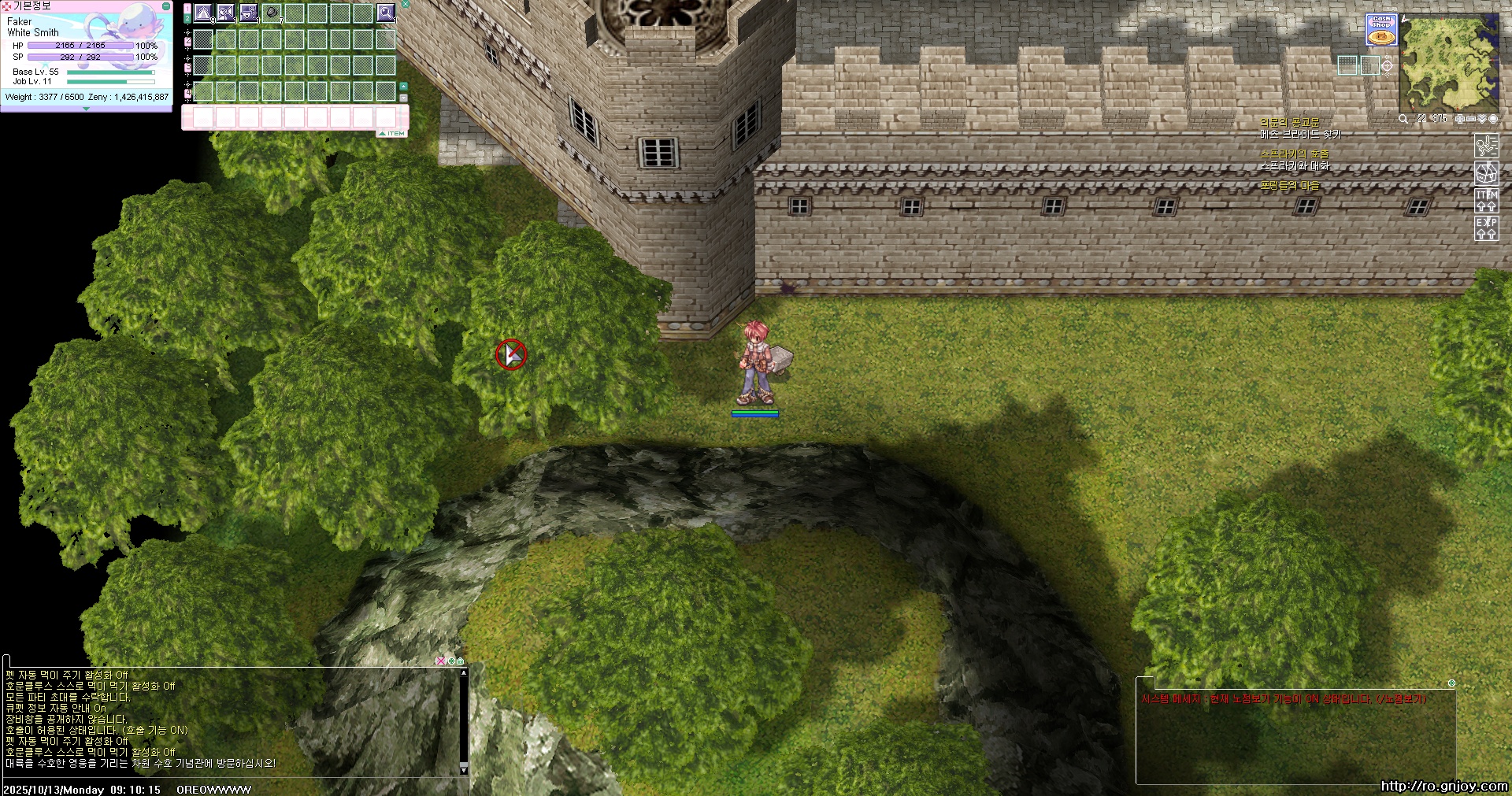Open the Cash Shop

click(1380, 29)
